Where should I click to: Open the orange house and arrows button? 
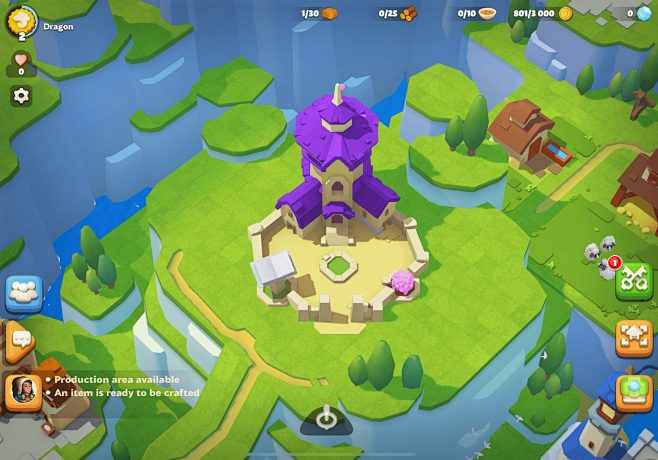(634, 337)
